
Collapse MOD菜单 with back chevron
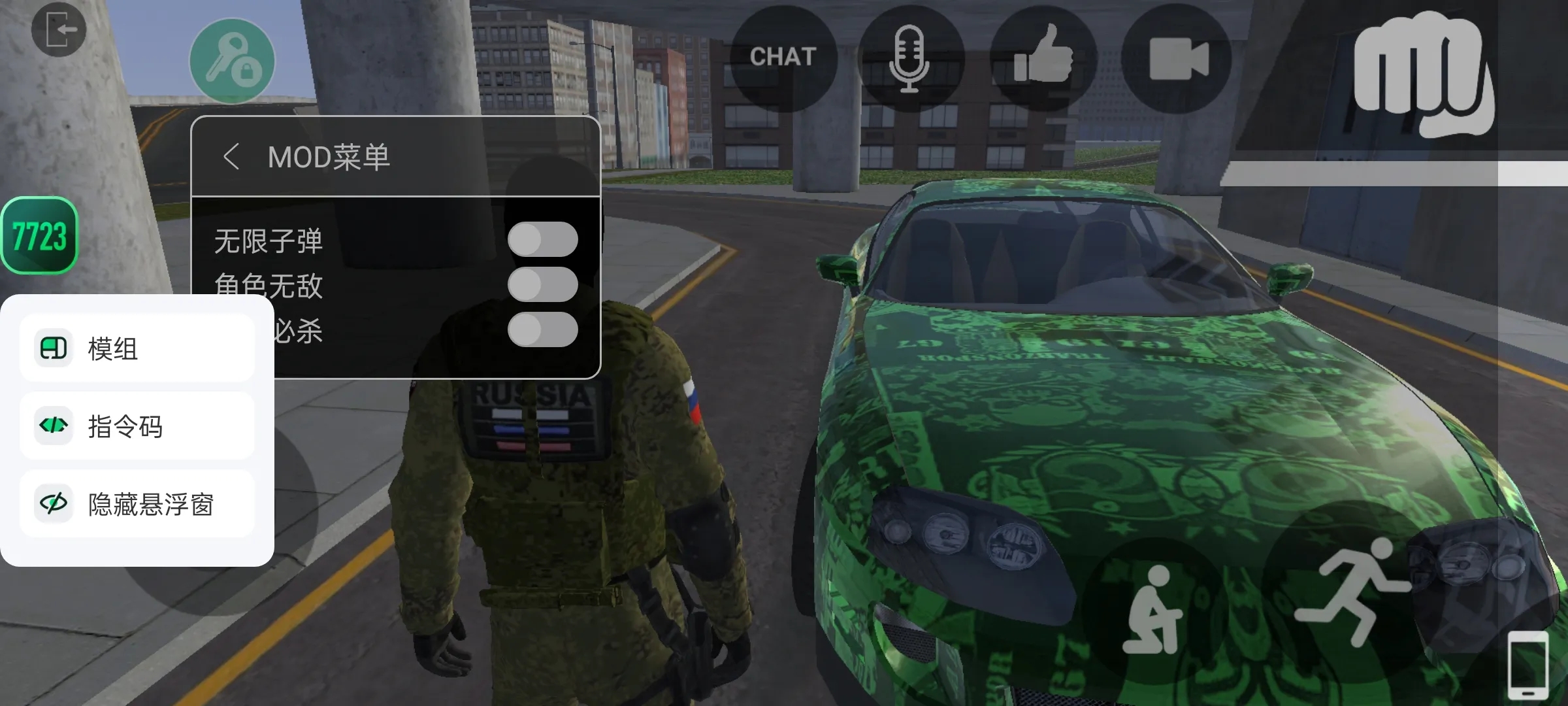coord(231,158)
